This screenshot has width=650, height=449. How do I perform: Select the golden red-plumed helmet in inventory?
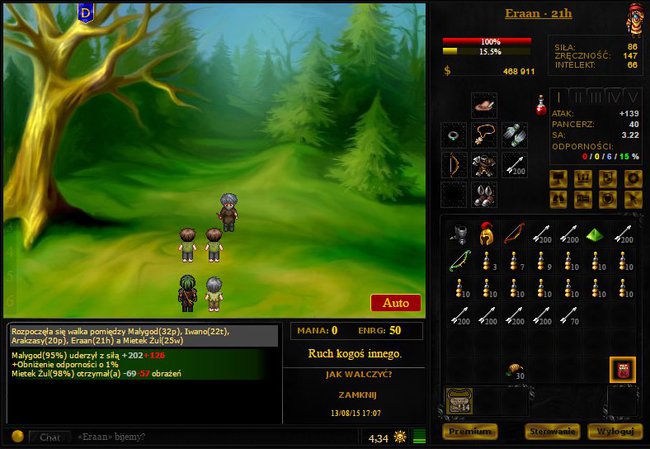pyautogui.click(x=485, y=235)
